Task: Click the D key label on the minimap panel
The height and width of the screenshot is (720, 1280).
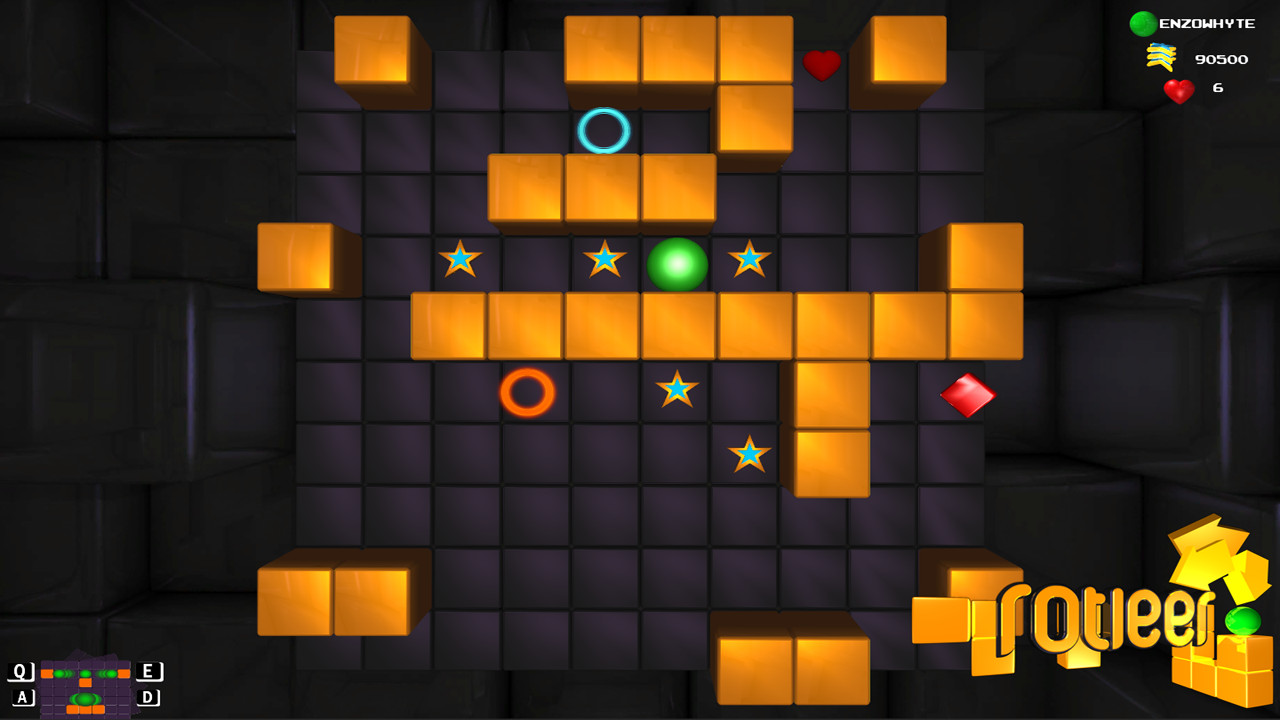Action: click(146, 696)
